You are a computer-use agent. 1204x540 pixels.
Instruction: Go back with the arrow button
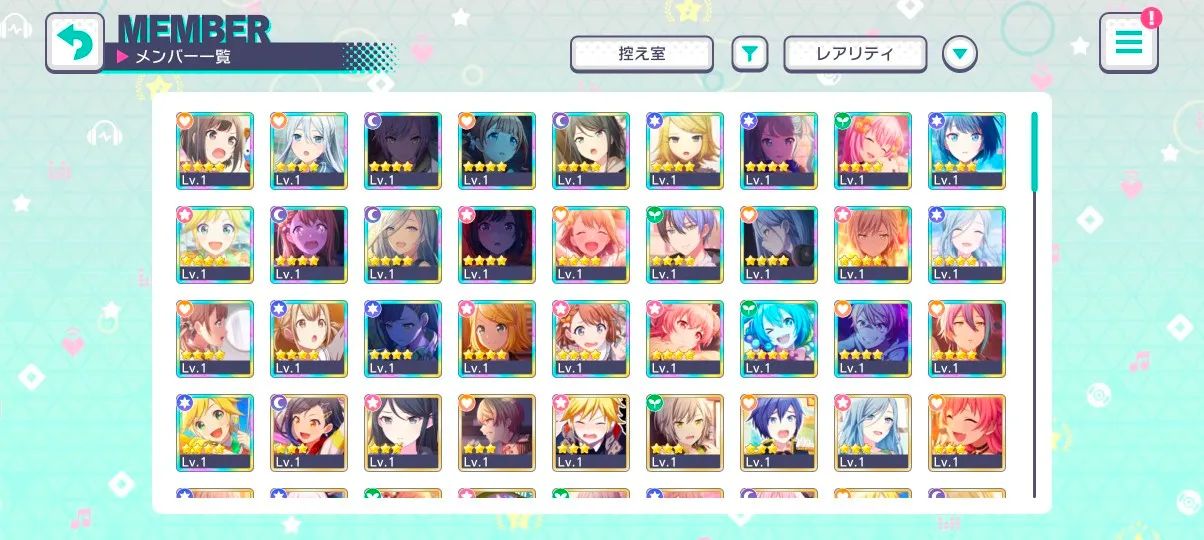75,42
